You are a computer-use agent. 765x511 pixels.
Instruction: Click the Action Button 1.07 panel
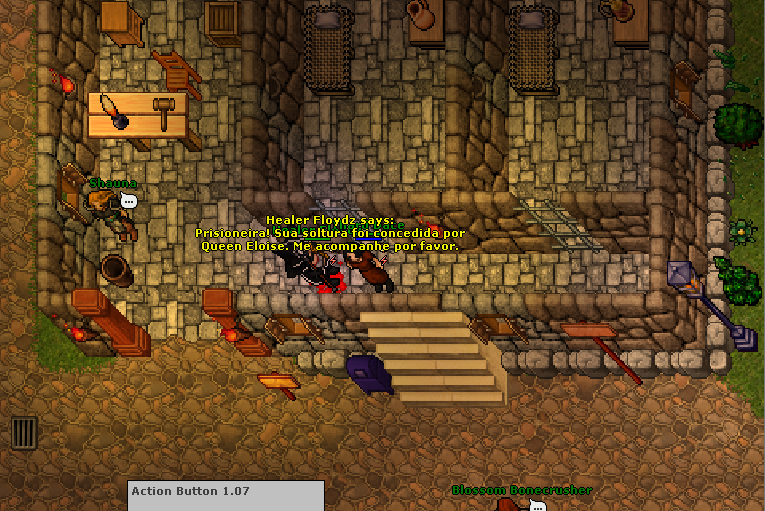(x=226, y=496)
